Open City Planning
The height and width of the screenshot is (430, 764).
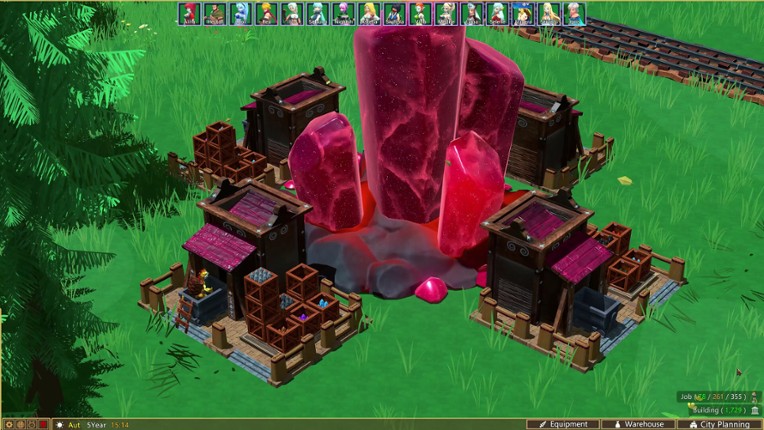pos(720,424)
